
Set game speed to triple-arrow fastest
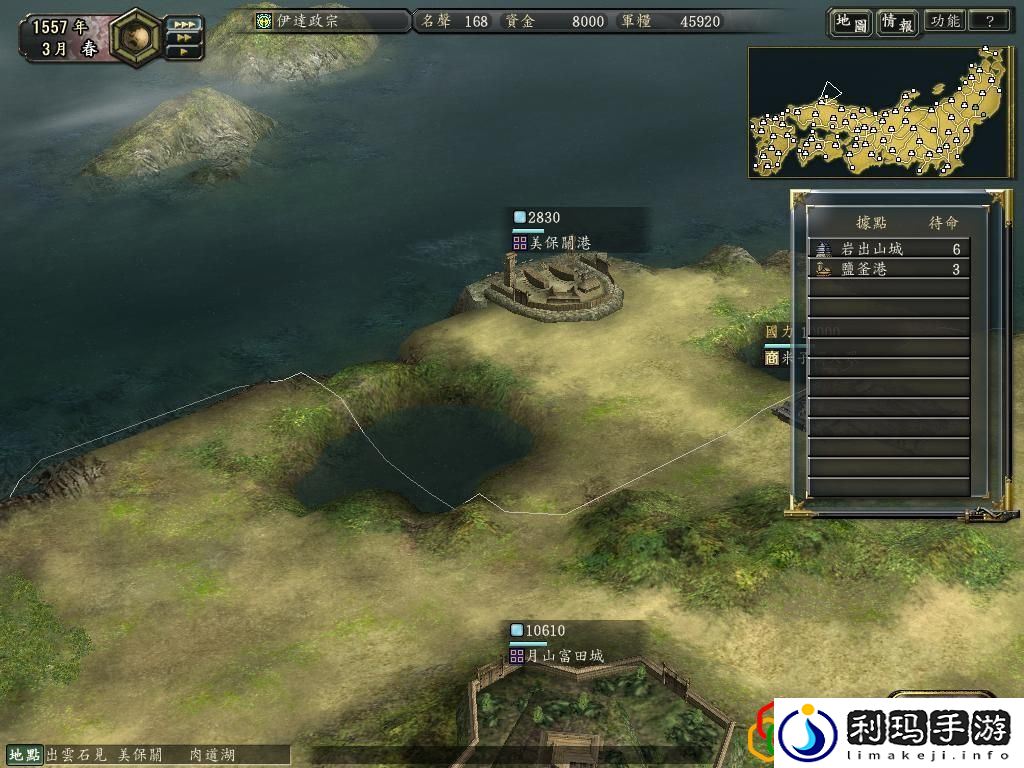(183, 23)
